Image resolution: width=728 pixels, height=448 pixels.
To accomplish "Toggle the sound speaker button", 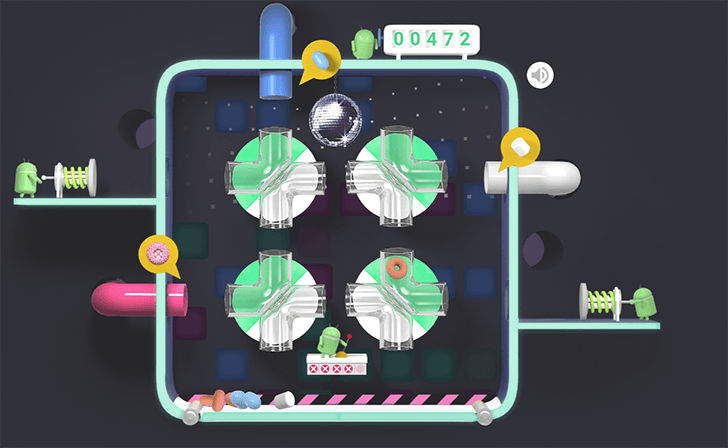I will (x=540, y=74).
